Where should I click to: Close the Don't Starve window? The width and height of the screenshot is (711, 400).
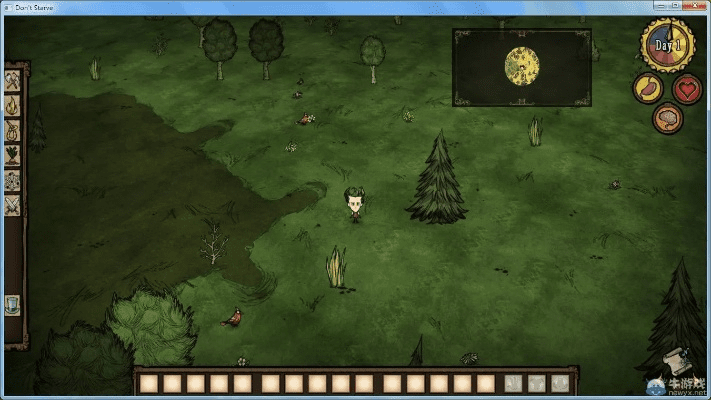point(694,6)
